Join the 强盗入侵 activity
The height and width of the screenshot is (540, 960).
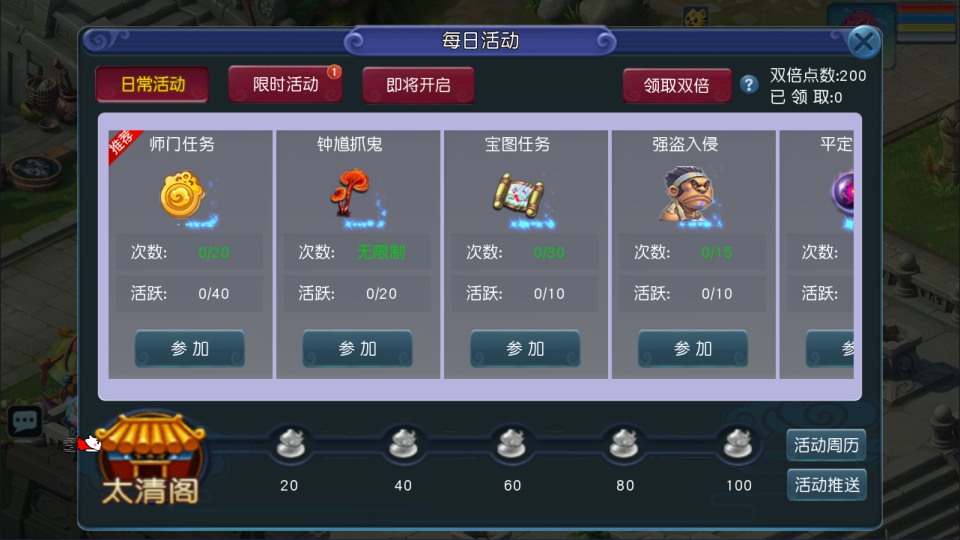(693, 349)
